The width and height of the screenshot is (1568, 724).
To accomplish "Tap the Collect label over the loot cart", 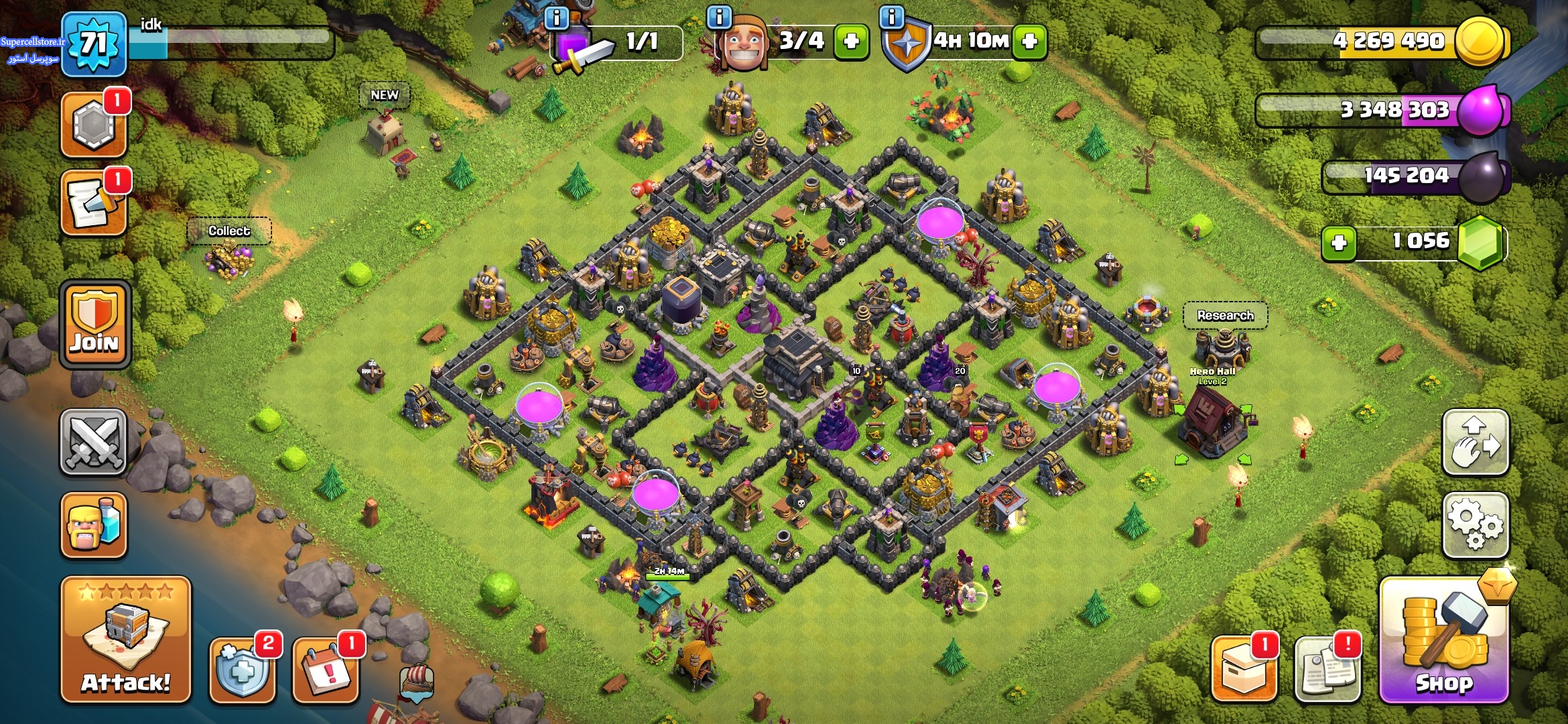I will pyautogui.click(x=229, y=231).
